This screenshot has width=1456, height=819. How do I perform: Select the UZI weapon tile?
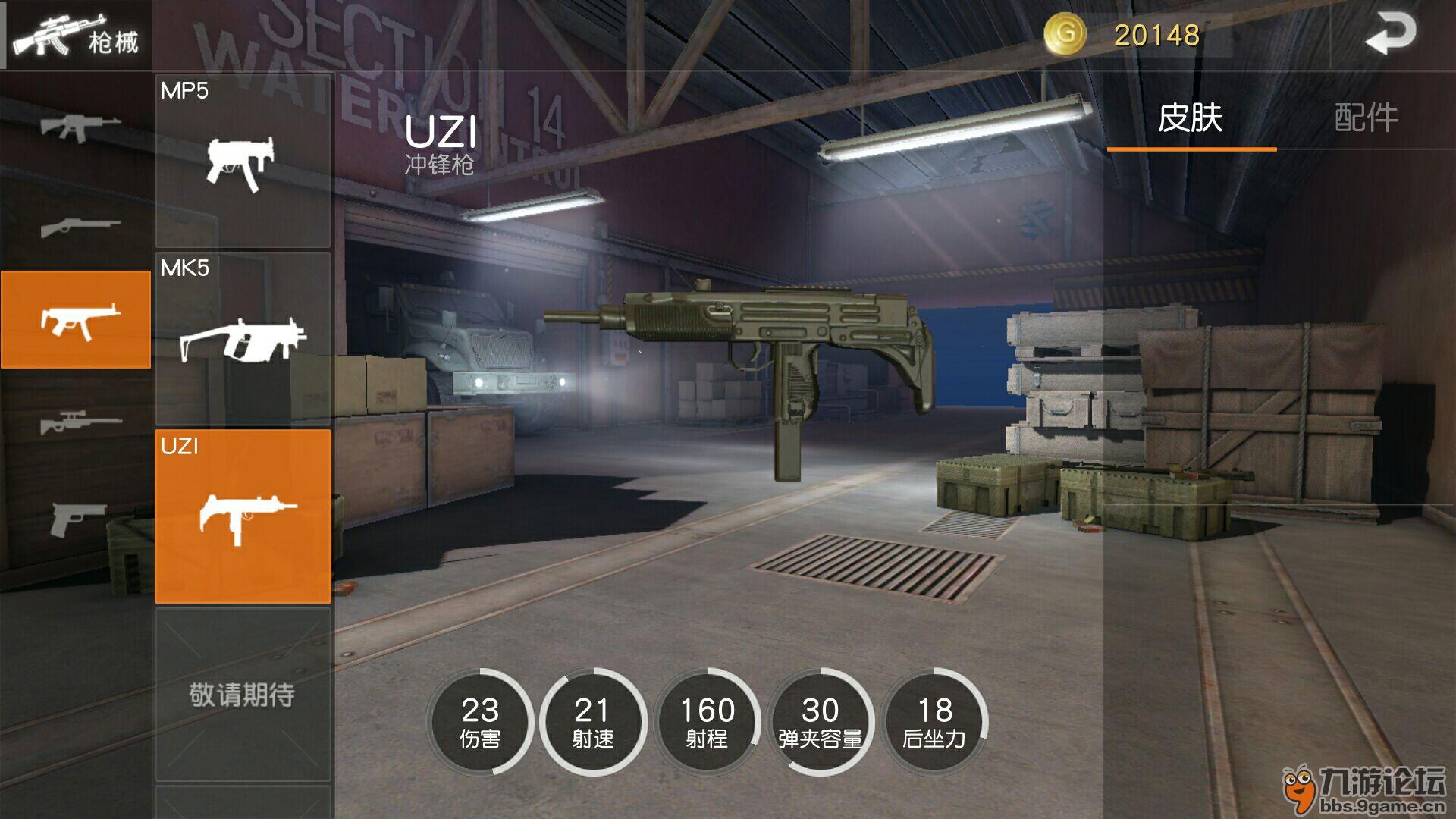pyautogui.click(x=243, y=516)
